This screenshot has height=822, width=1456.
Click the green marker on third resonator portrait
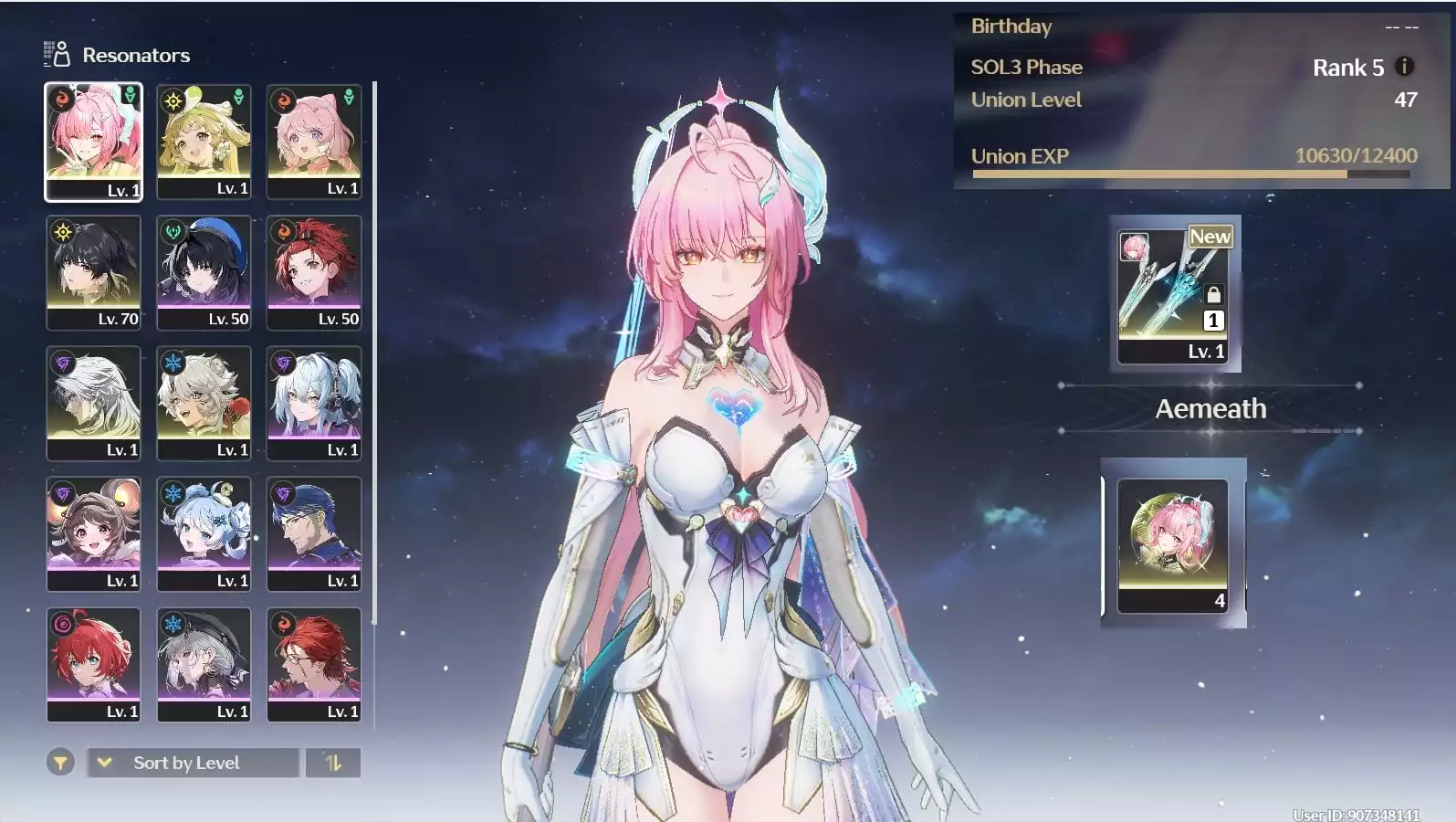[349, 95]
